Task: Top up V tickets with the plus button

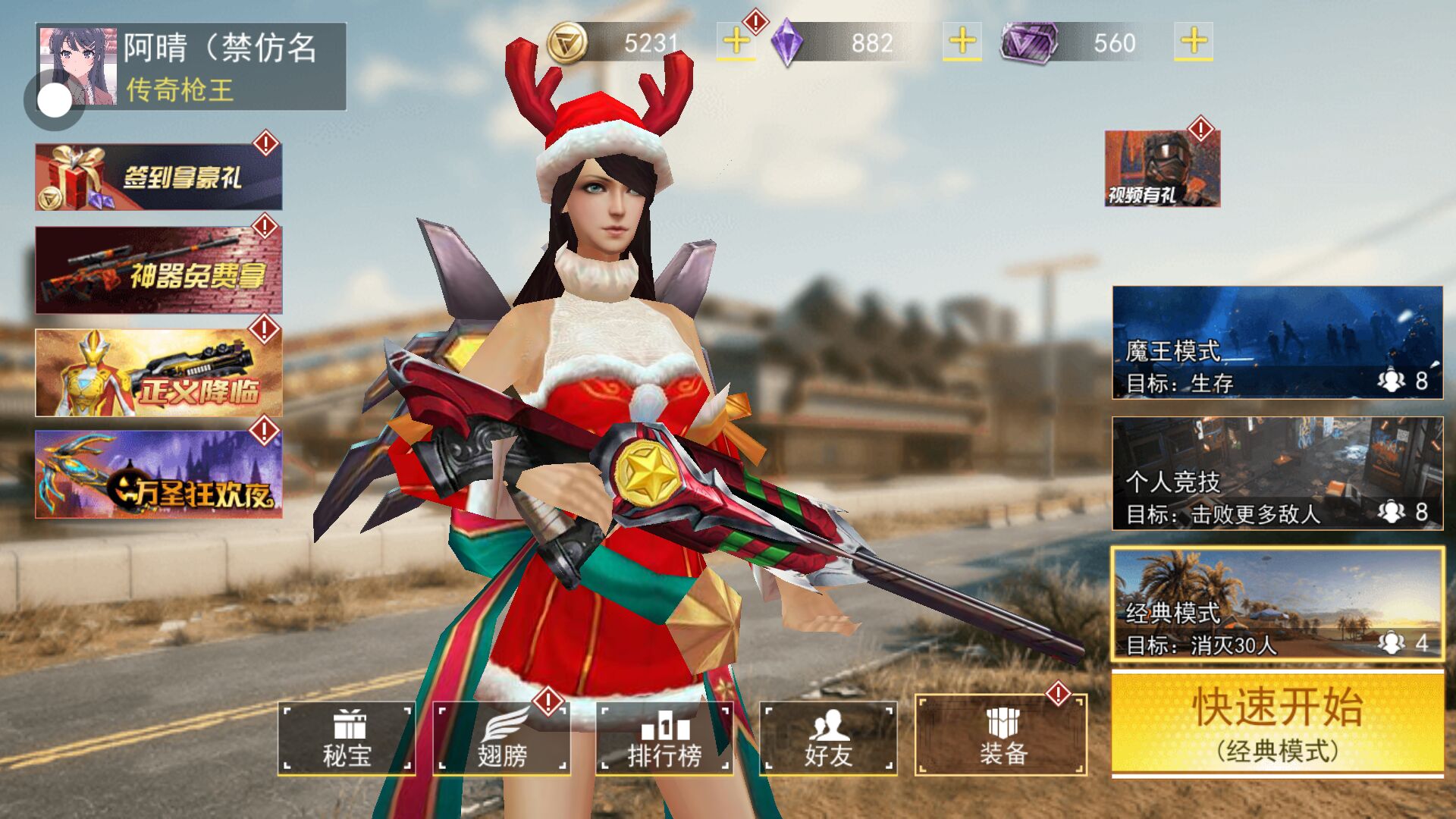Action: coord(1193,42)
